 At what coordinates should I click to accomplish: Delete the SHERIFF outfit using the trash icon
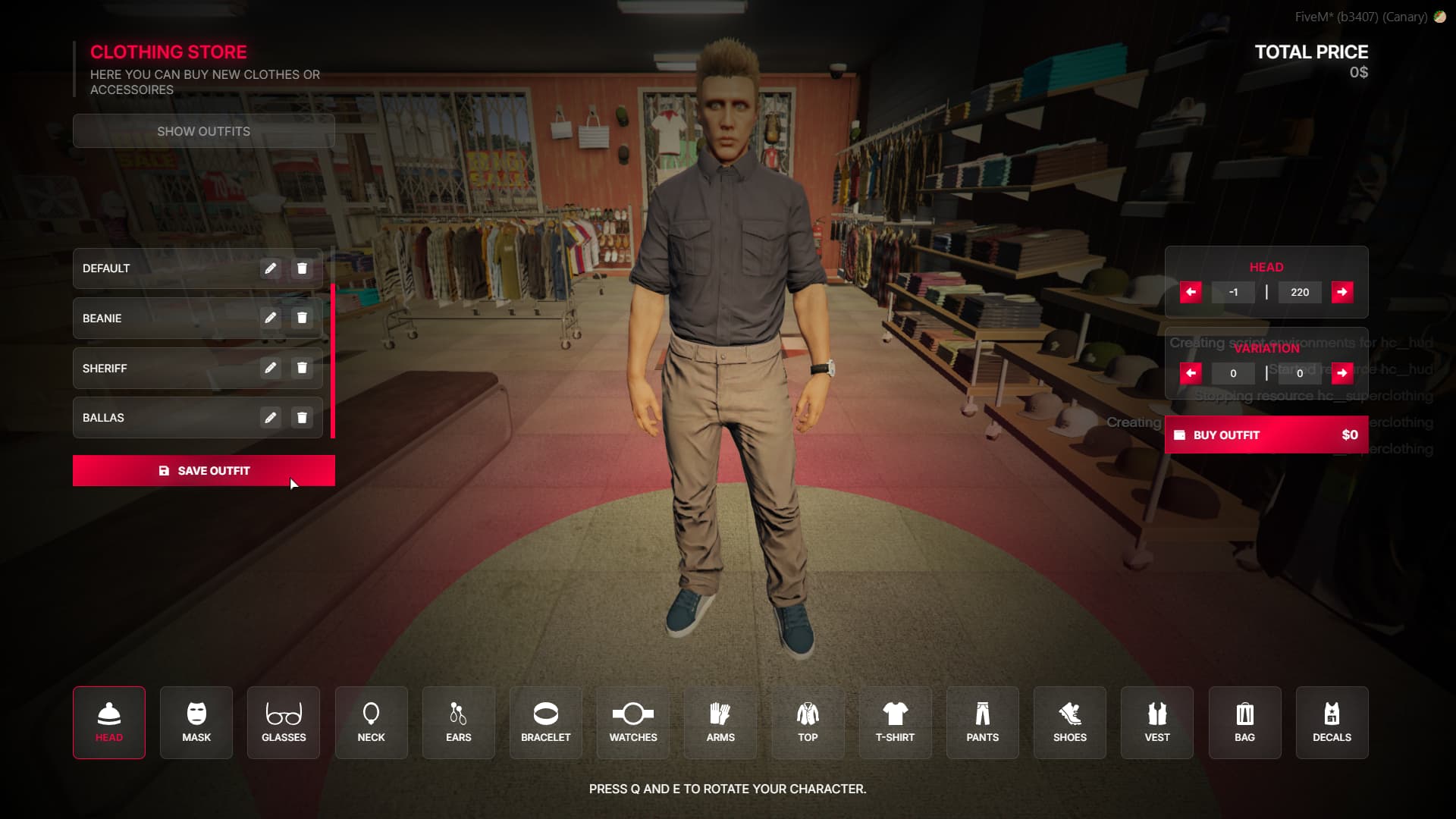click(302, 368)
